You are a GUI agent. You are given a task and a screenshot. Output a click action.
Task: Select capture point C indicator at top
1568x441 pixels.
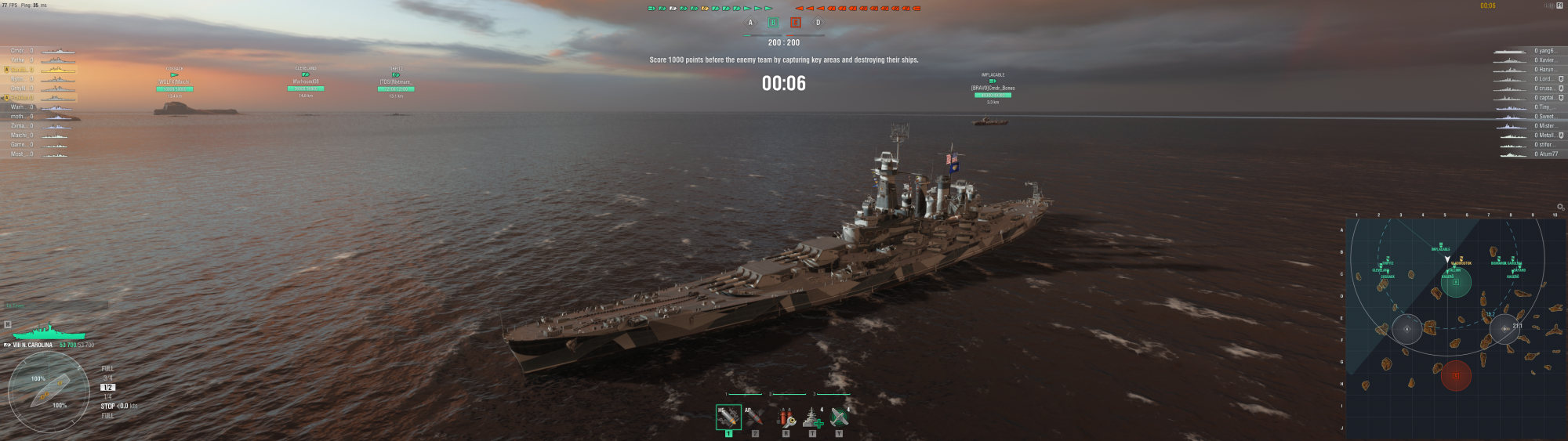coord(796,23)
